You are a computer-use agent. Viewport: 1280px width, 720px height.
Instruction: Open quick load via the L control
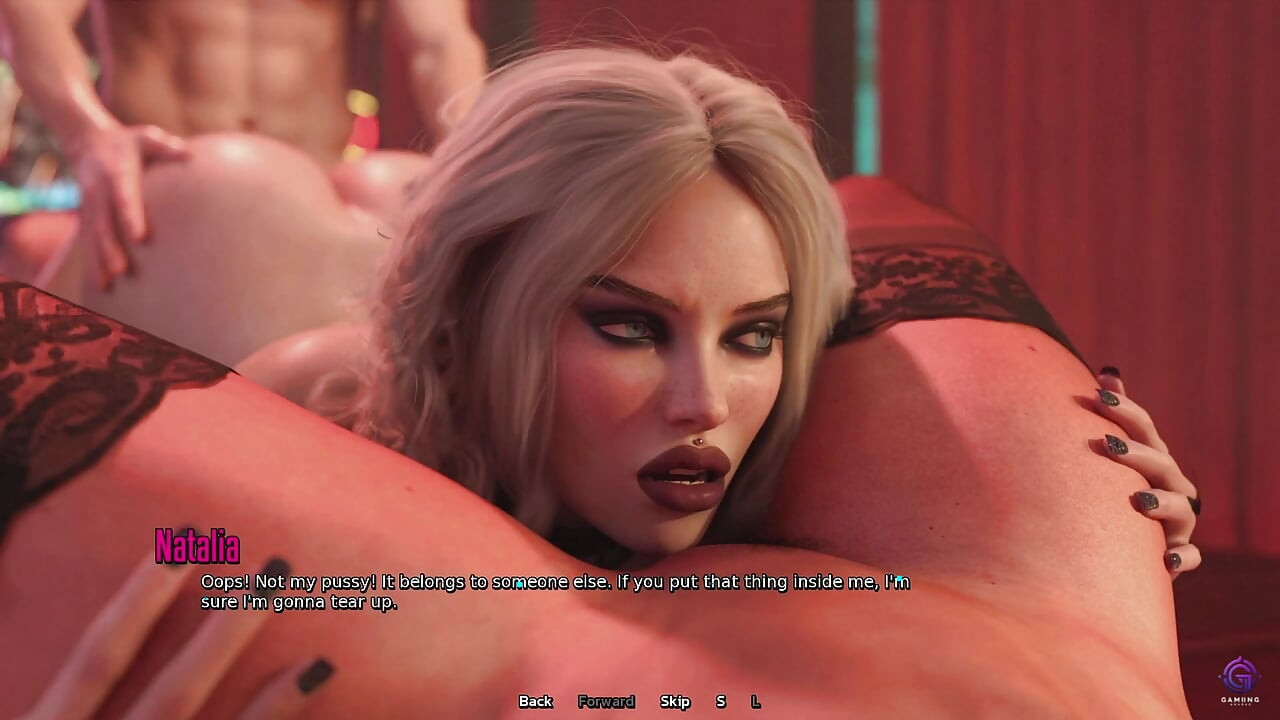point(755,702)
